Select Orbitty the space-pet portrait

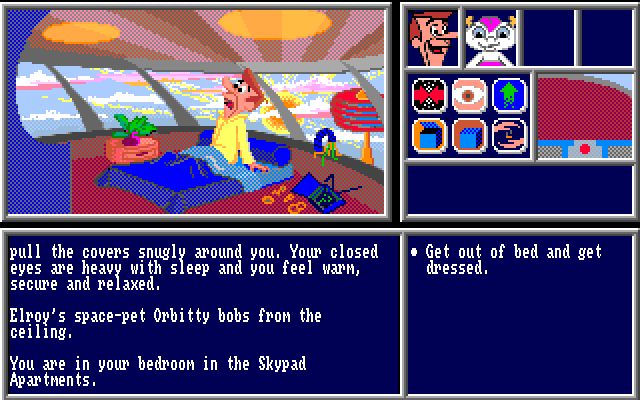click(x=490, y=37)
